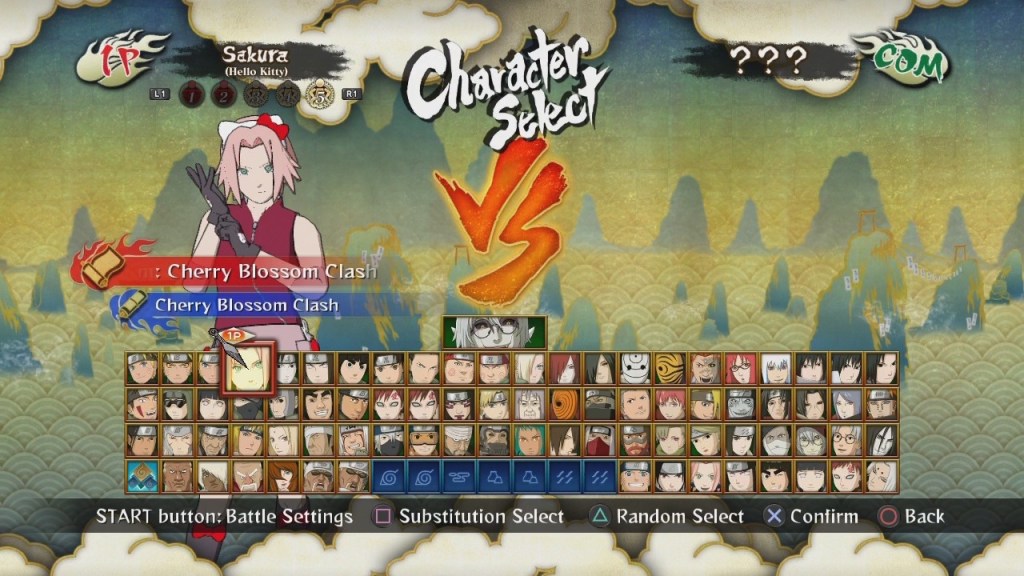Choose Tsunade's blonde portrait

(x=283, y=440)
